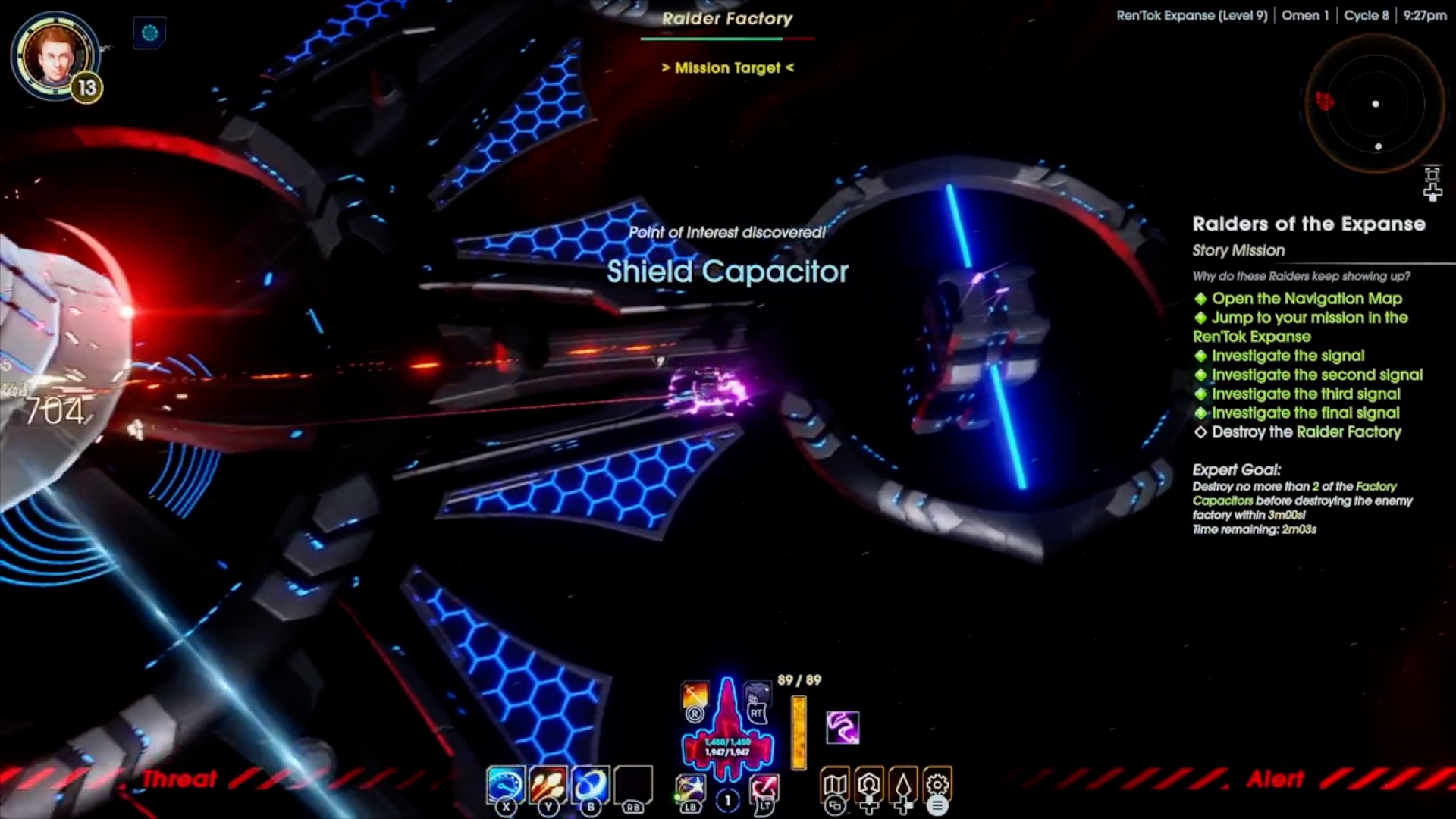
Task: Click the purple lightning buff icon
Action: (843, 727)
